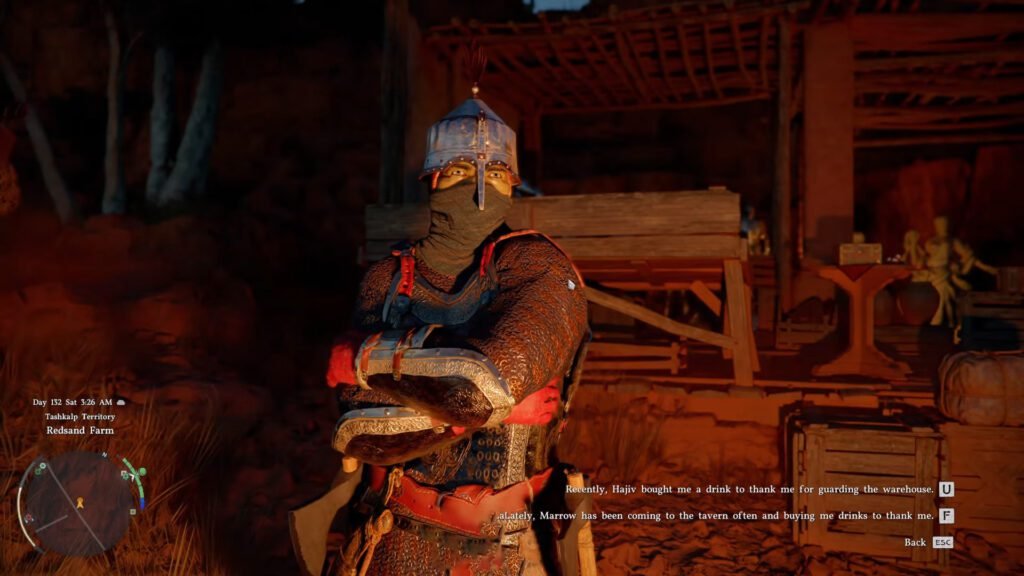1024x576 pixels.
Task: Choose the reply about Hajiv buying a drink
Action: pyautogui.click(x=749, y=489)
